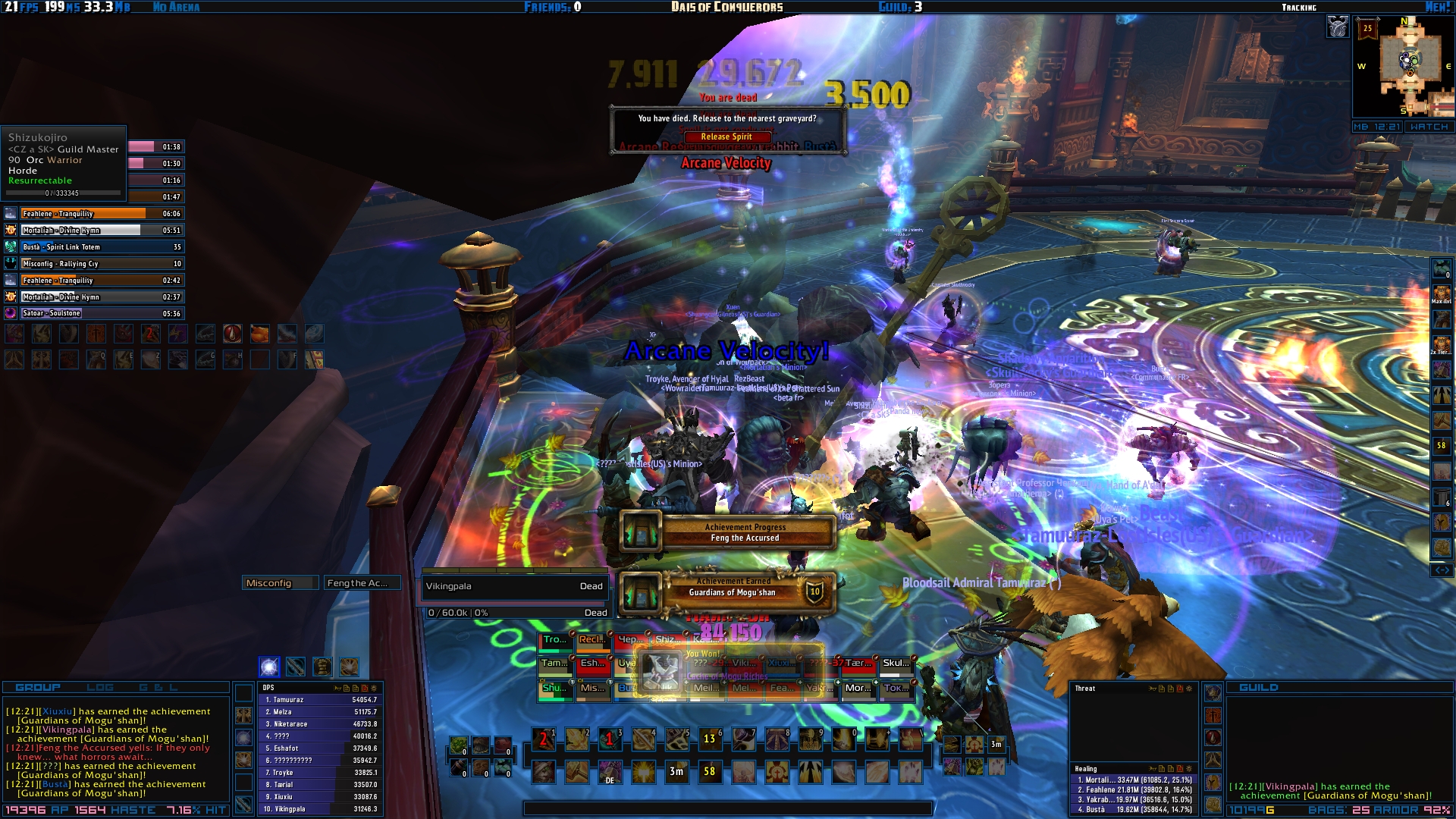Click the Vikingpala target frame

tap(514, 586)
